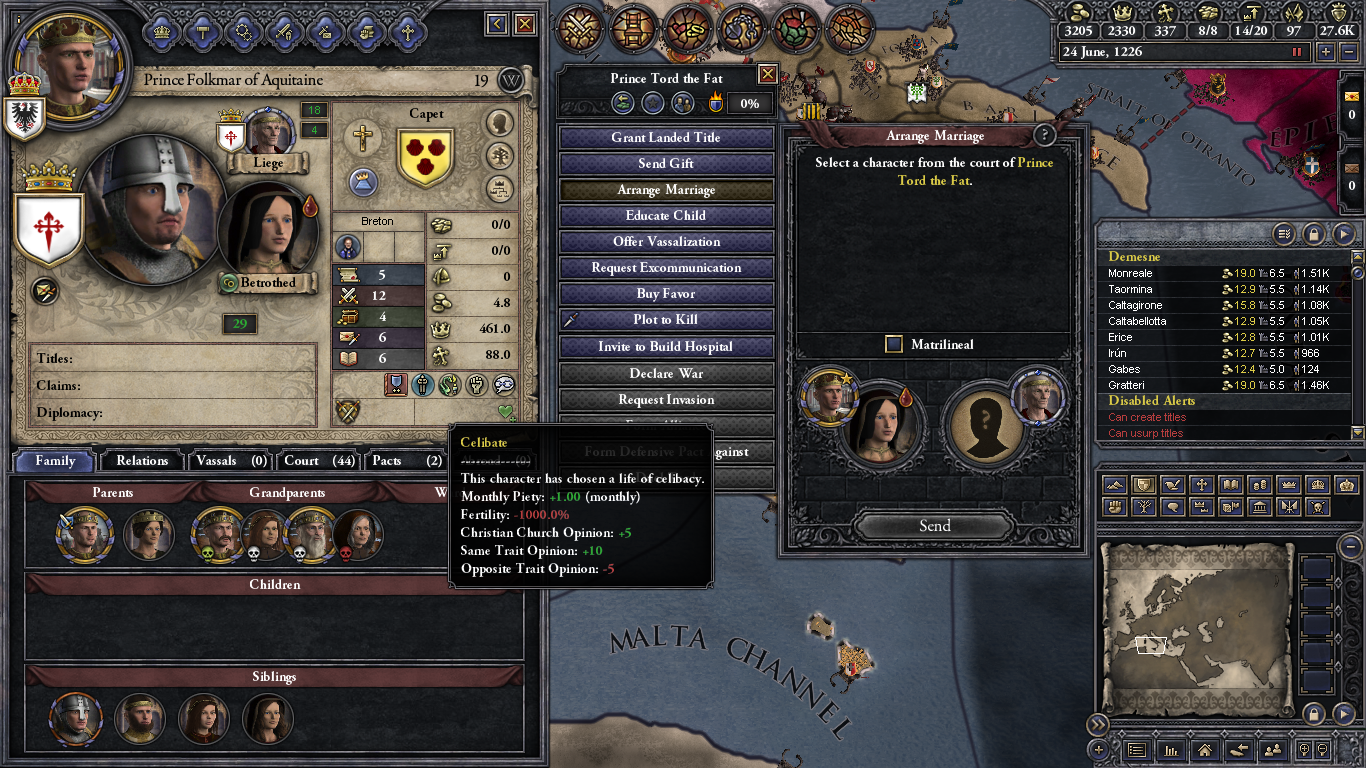Toggle the padlock on the Demesne panel
Image resolution: width=1366 pixels, height=768 pixels.
tap(1314, 234)
